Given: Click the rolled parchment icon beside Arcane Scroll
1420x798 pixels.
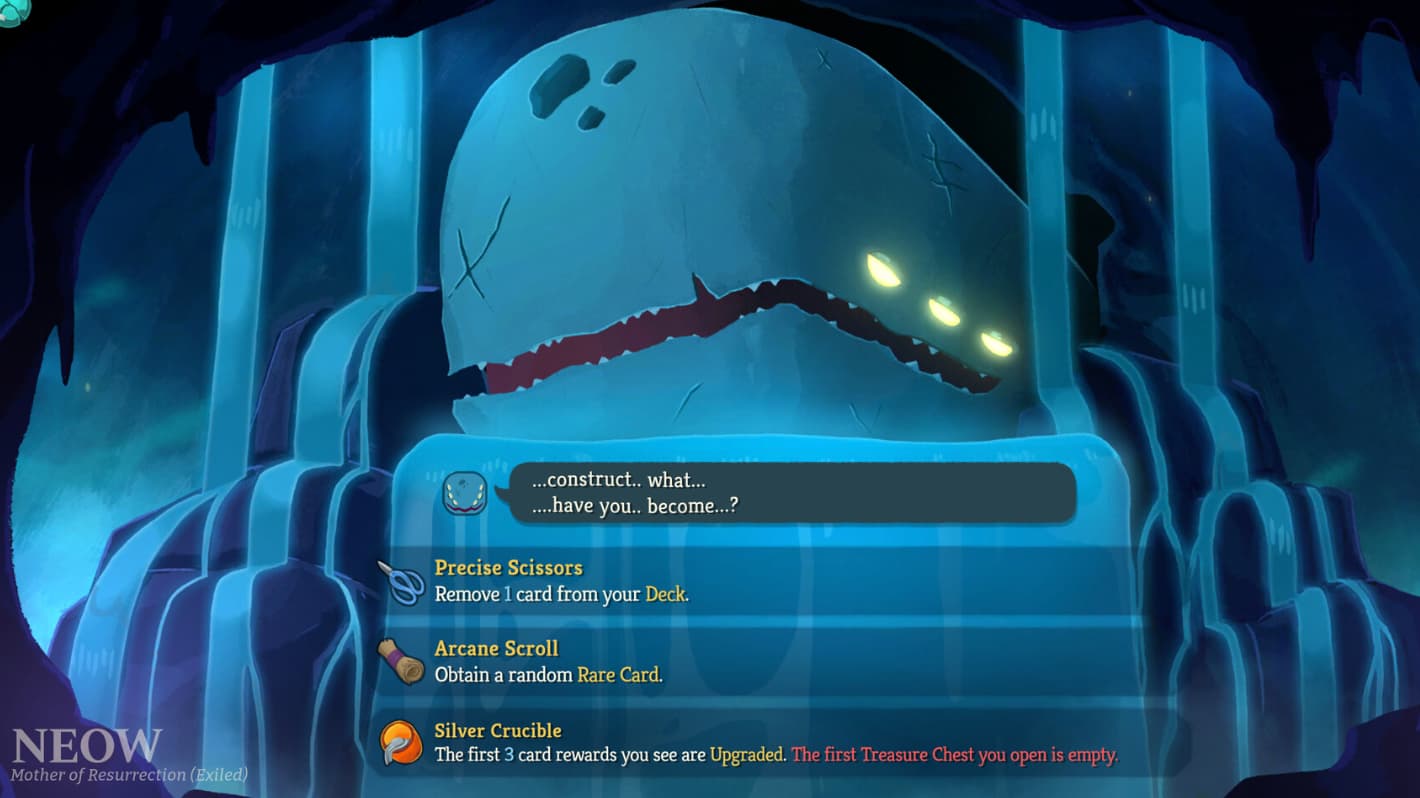Looking at the screenshot, I should 404,661.
